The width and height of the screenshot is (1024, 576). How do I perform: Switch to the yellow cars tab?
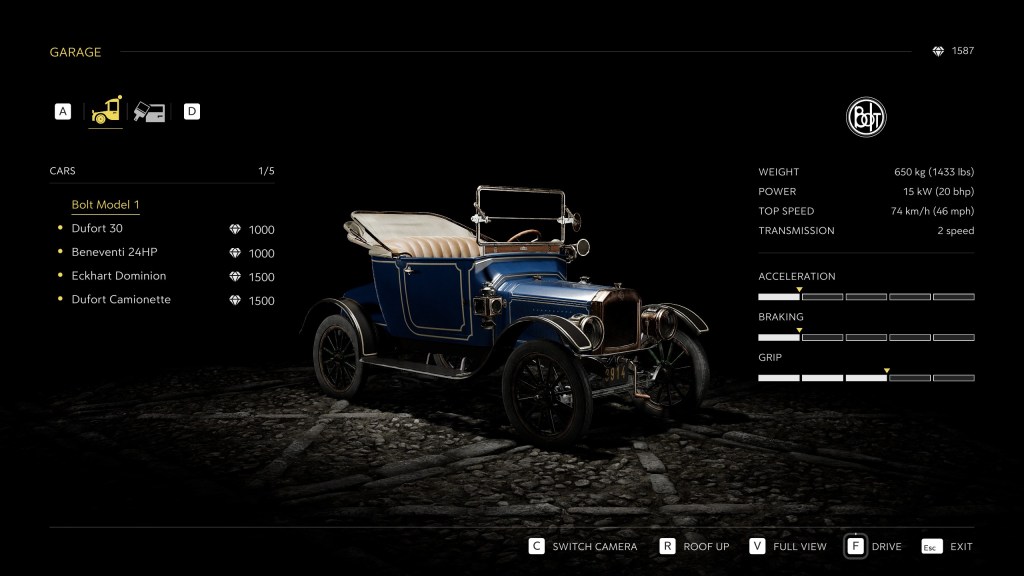pyautogui.click(x=106, y=111)
